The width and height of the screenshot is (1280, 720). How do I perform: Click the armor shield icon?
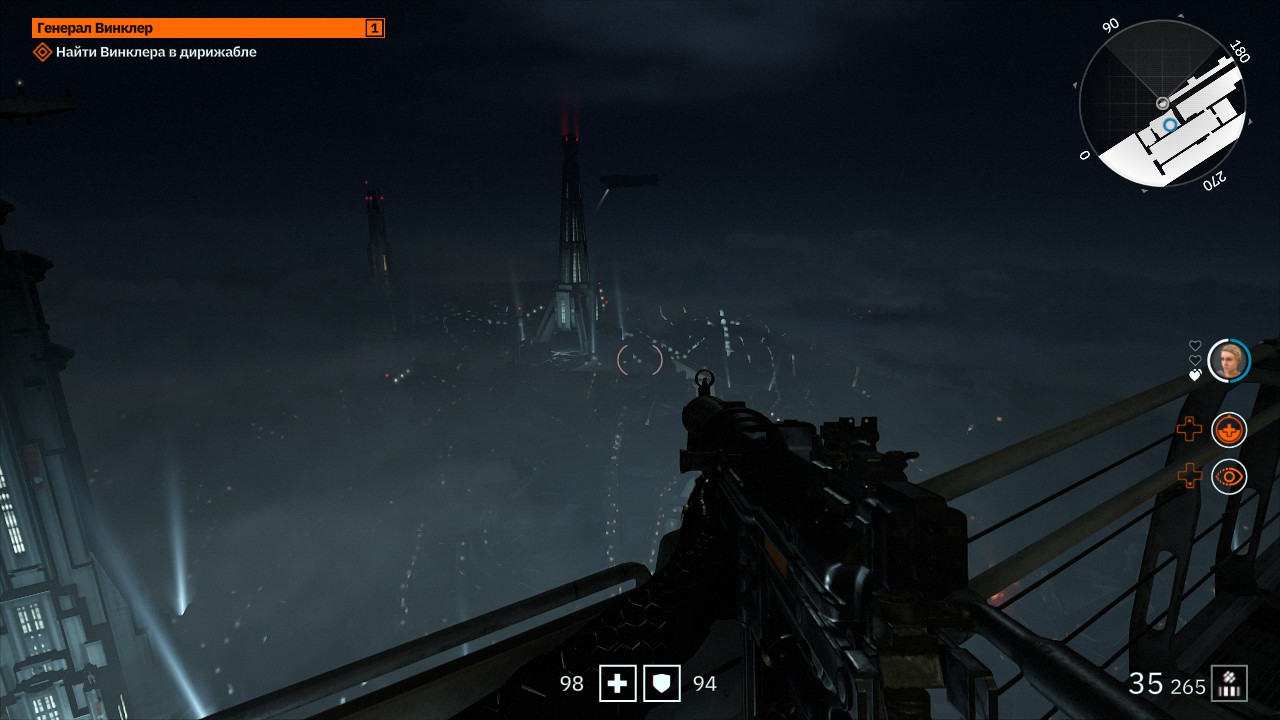[x=662, y=684]
